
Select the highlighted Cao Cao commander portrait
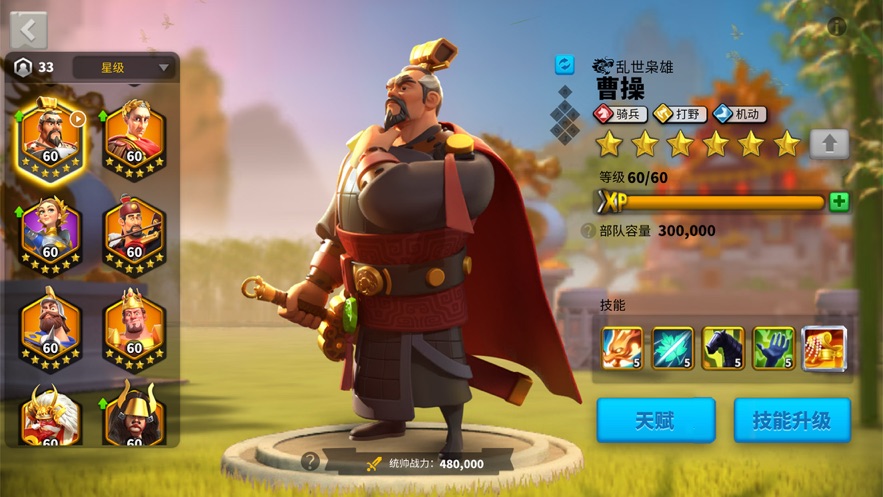(50, 139)
